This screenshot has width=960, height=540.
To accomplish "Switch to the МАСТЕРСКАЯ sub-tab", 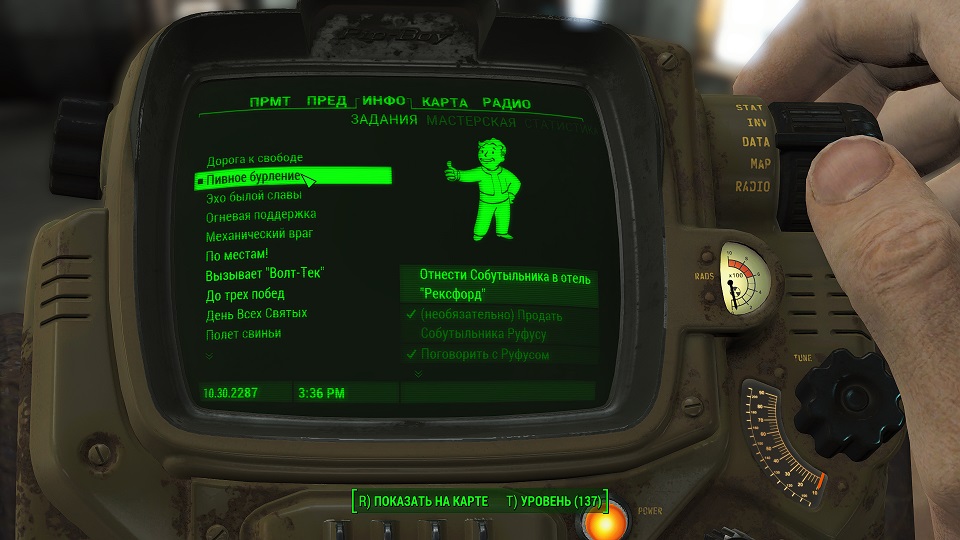I will pyautogui.click(x=471, y=122).
